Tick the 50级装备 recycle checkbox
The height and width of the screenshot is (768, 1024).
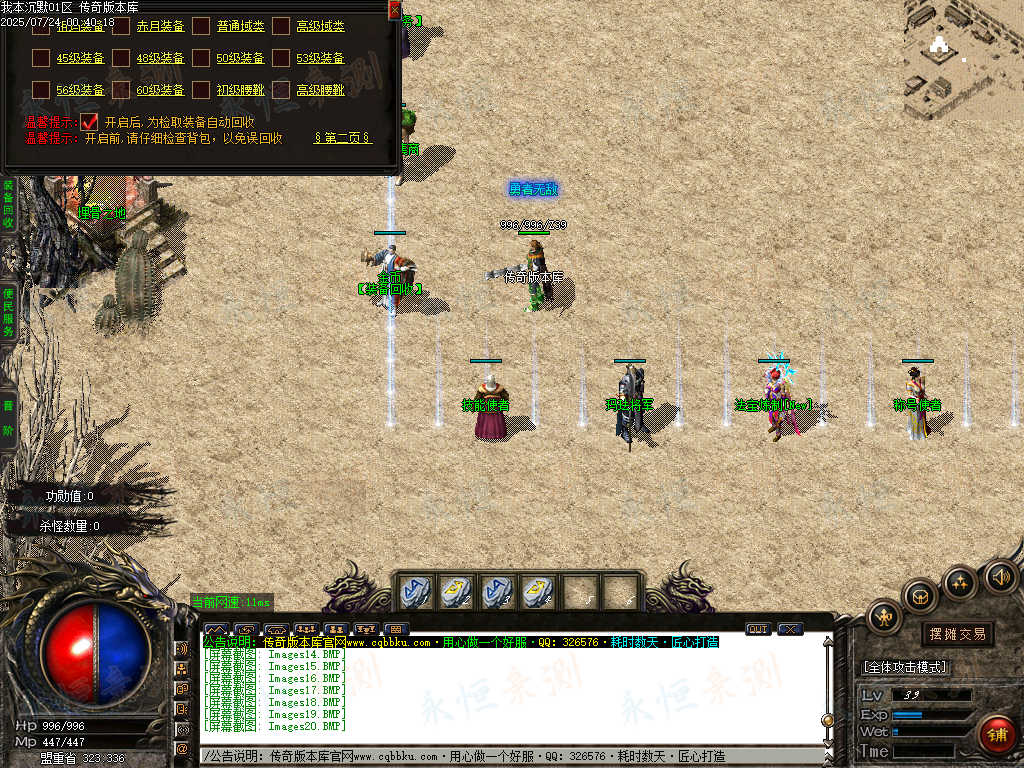click(x=201, y=58)
